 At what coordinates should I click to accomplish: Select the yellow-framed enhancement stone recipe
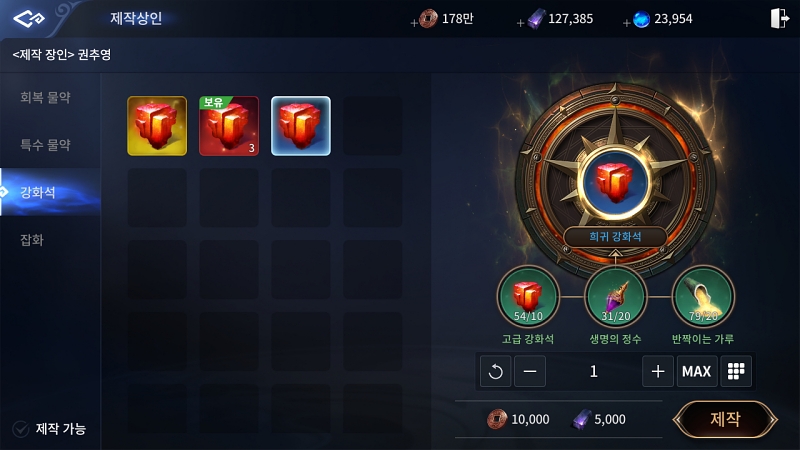pos(157,126)
